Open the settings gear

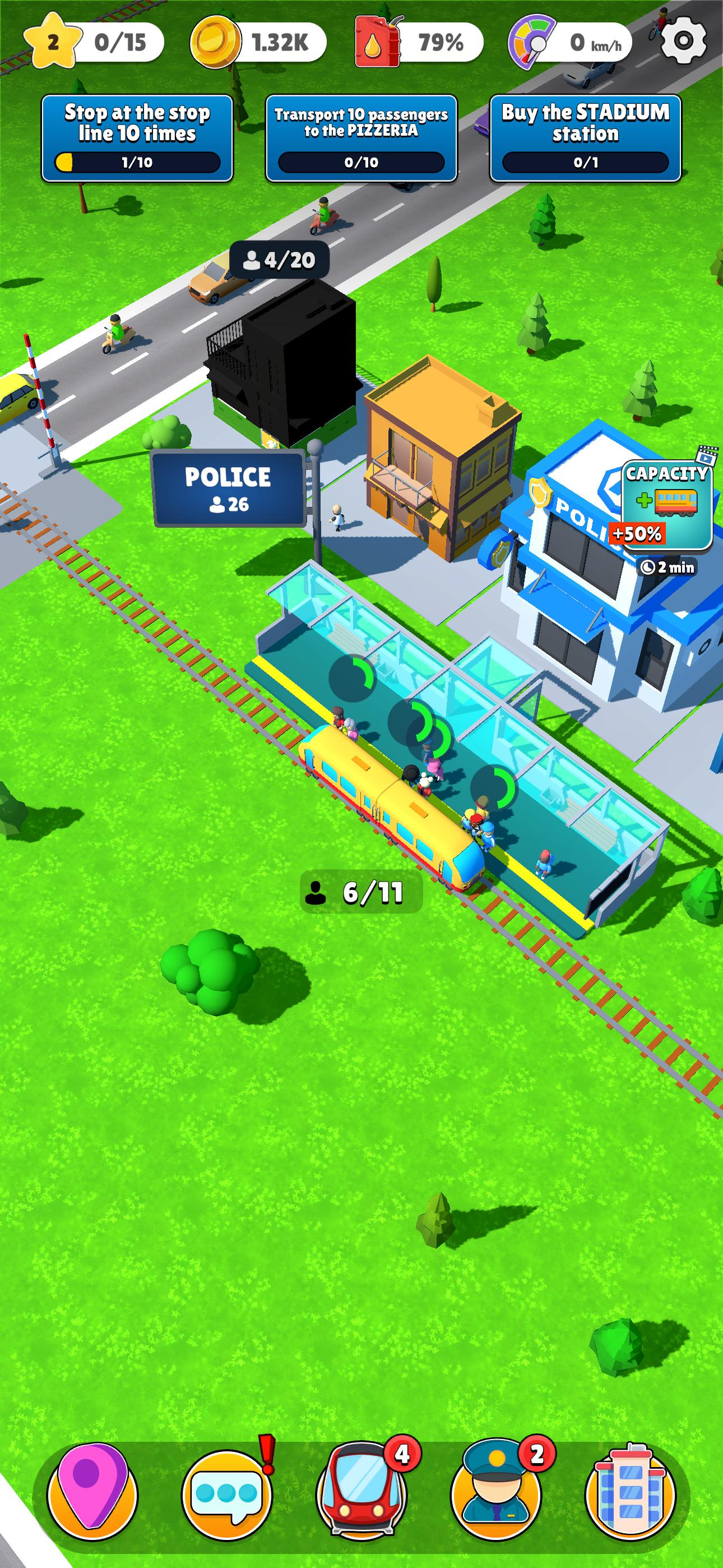click(683, 41)
